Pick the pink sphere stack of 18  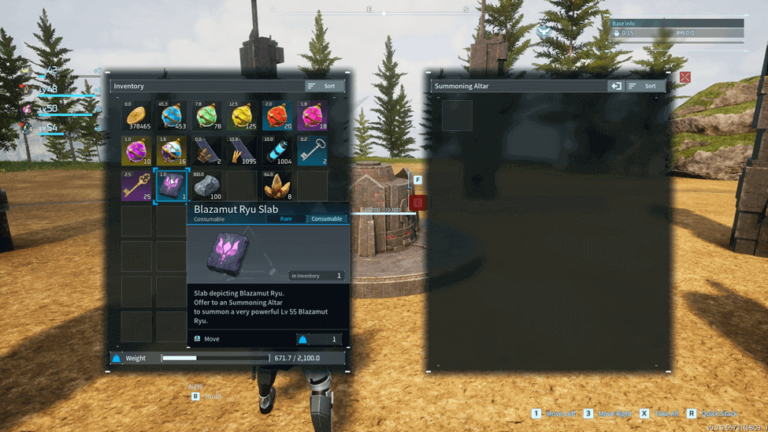click(x=310, y=117)
